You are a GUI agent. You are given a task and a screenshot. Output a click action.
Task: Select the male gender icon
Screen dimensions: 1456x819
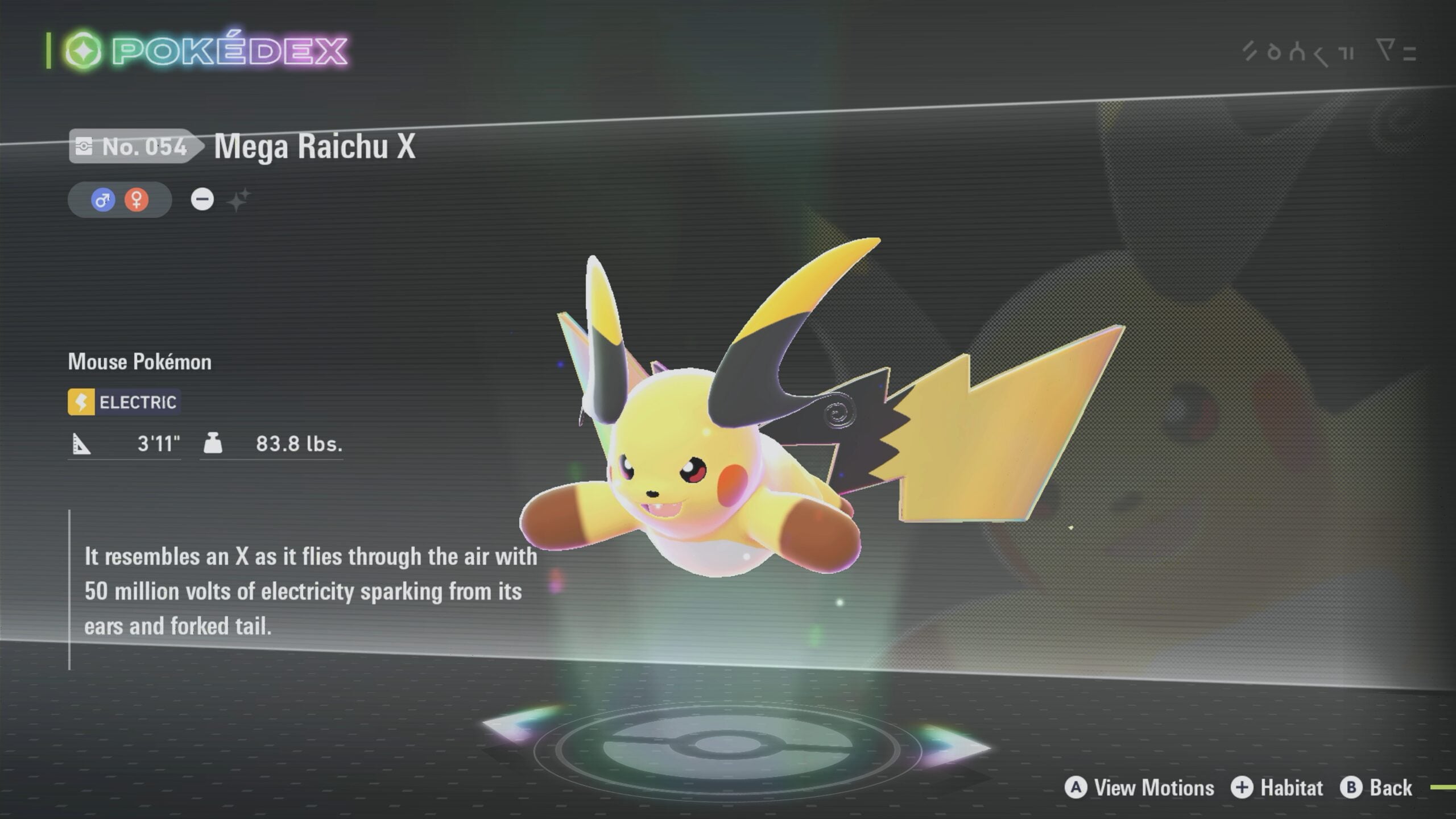click(x=103, y=200)
